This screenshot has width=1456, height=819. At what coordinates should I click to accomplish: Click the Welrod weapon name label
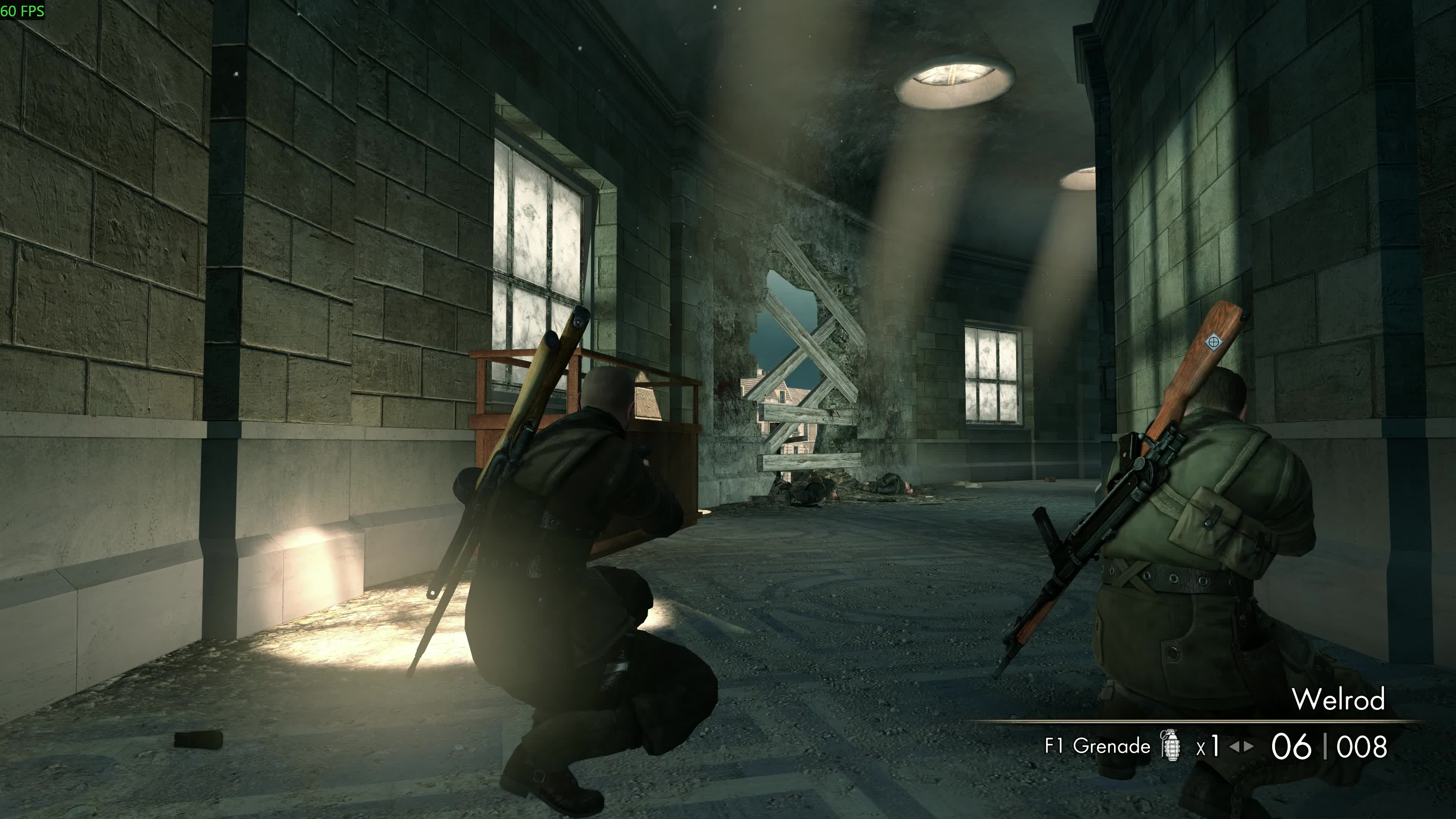pos(1338,700)
